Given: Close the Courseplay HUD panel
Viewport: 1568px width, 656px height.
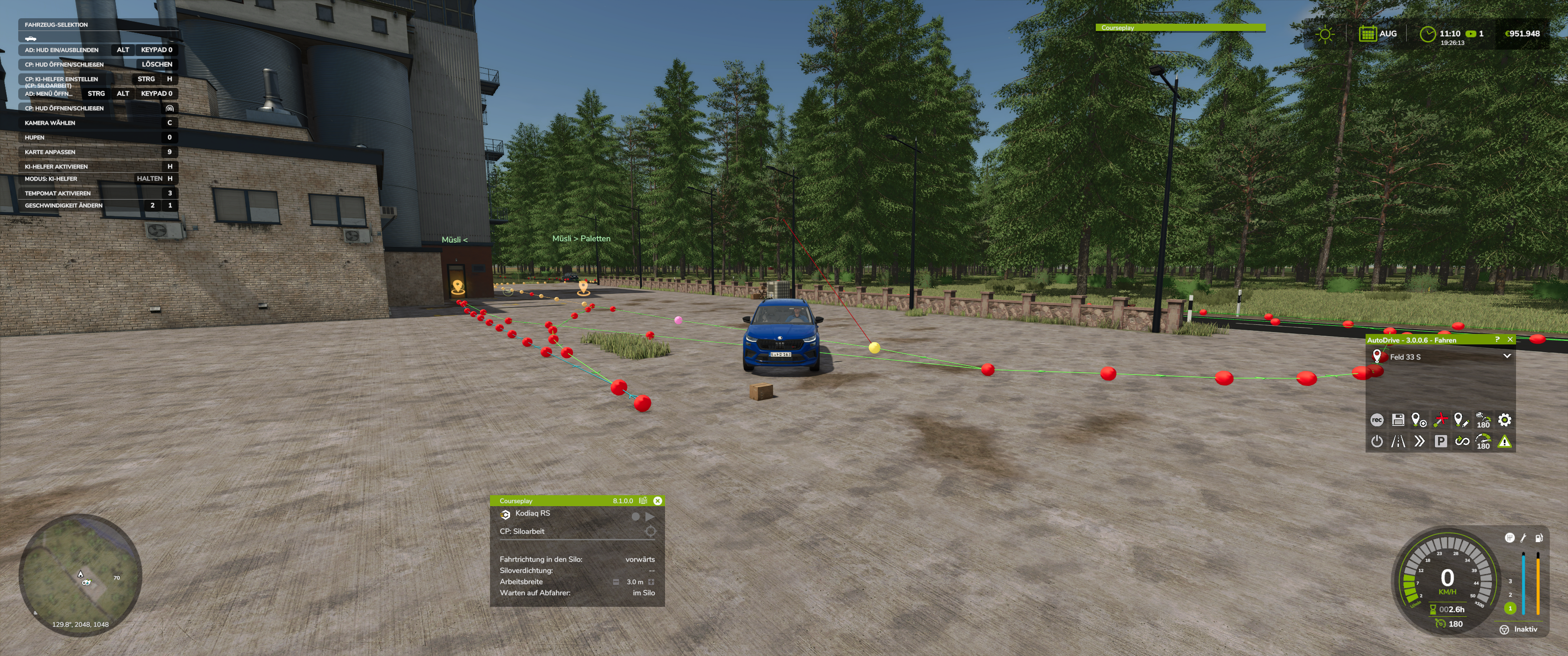Looking at the screenshot, I should click(657, 501).
